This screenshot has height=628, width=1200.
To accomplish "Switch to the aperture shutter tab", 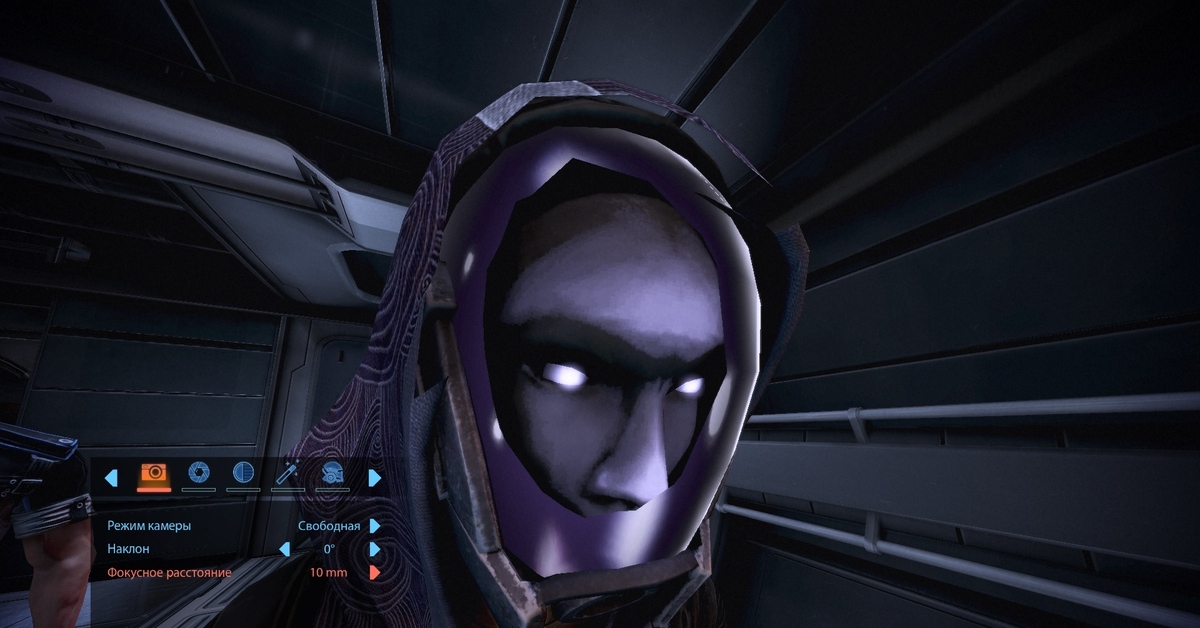I will tap(199, 474).
